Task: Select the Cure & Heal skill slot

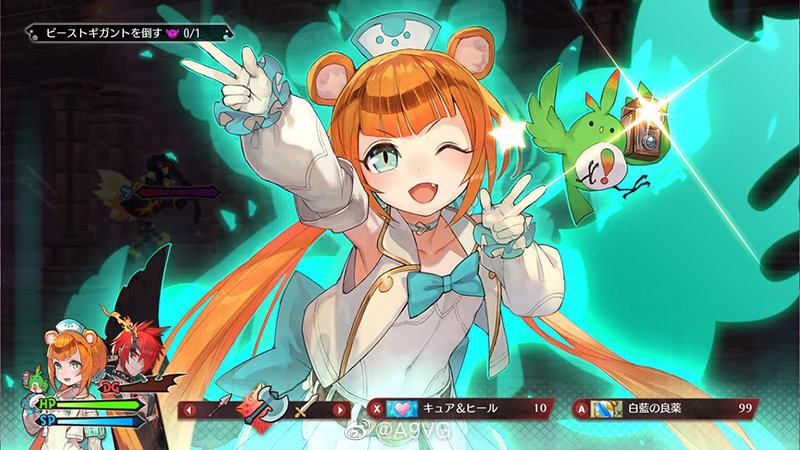Action: point(460,408)
